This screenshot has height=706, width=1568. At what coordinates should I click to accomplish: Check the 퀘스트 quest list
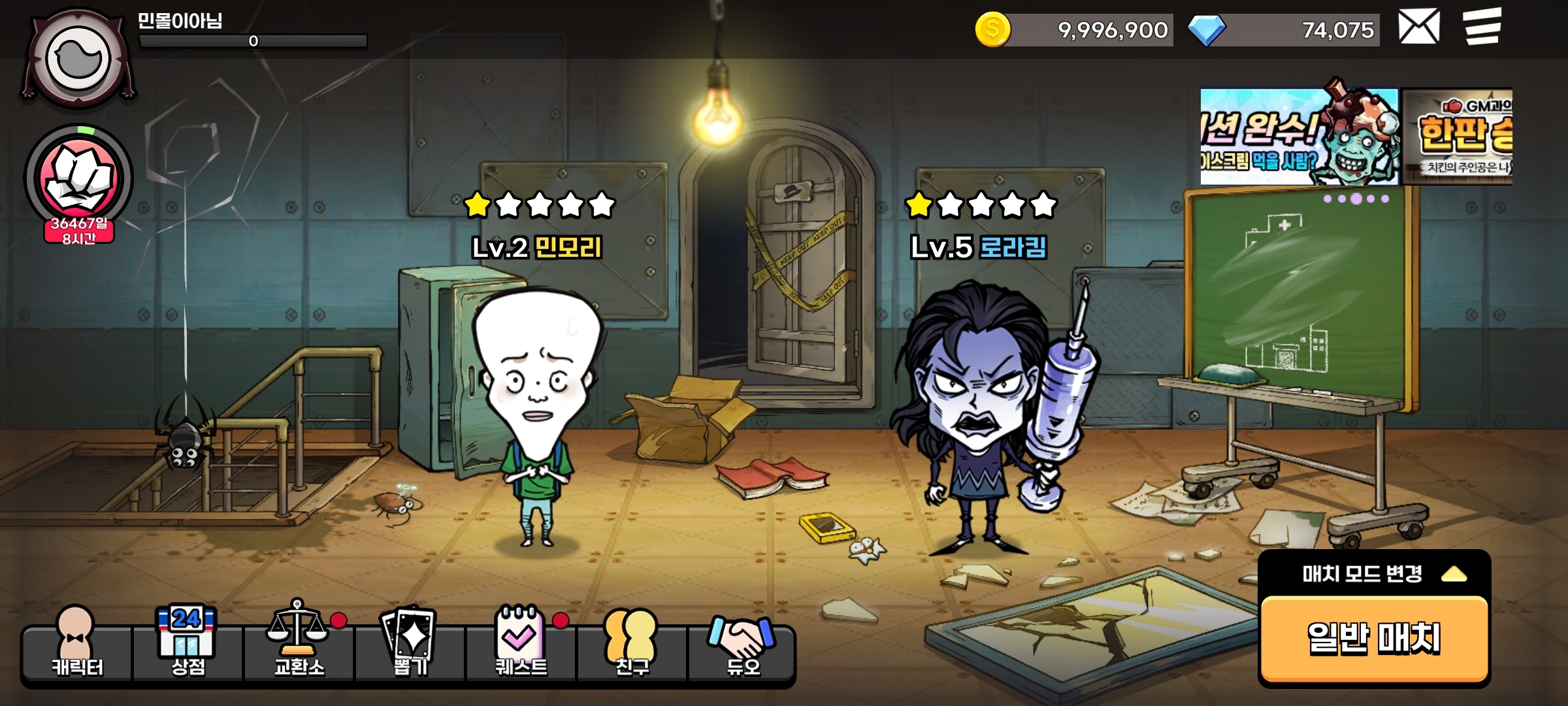(x=521, y=644)
